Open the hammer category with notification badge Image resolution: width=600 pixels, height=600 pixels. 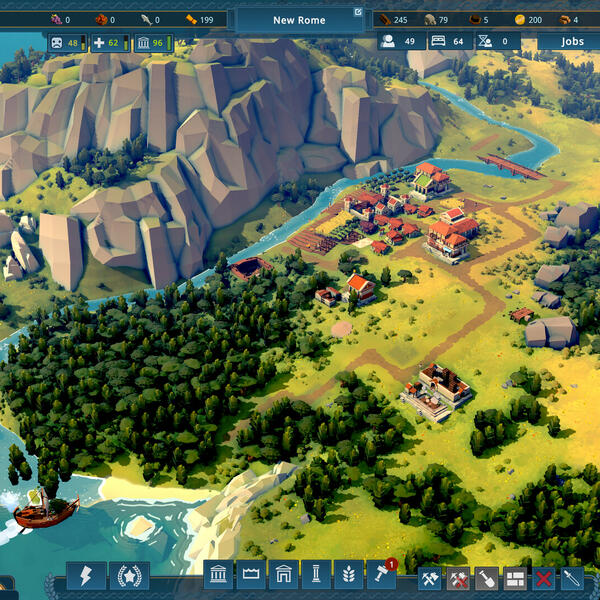coord(381,575)
